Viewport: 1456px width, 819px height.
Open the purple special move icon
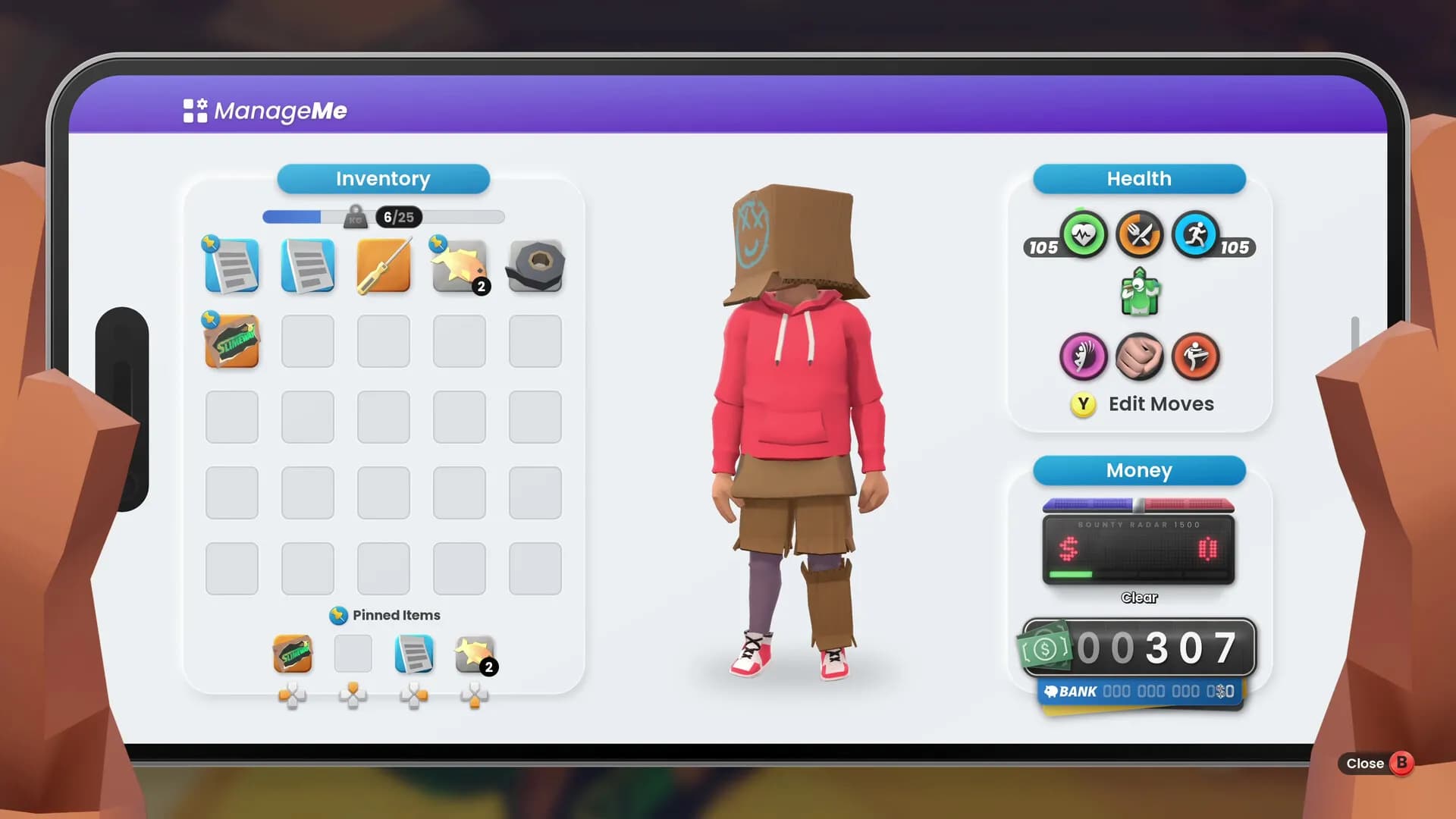pos(1083,356)
